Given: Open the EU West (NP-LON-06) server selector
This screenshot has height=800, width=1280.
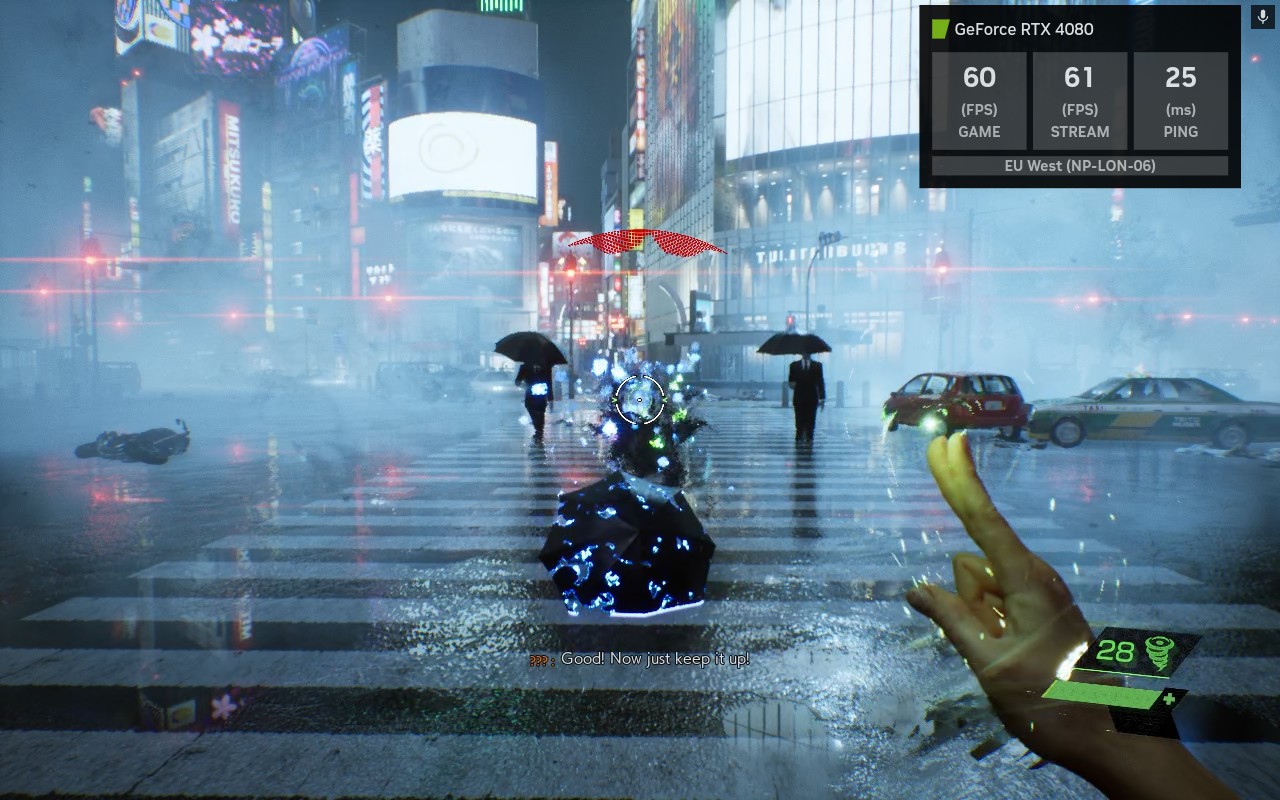Looking at the screenshot, I should [1080, 166].
